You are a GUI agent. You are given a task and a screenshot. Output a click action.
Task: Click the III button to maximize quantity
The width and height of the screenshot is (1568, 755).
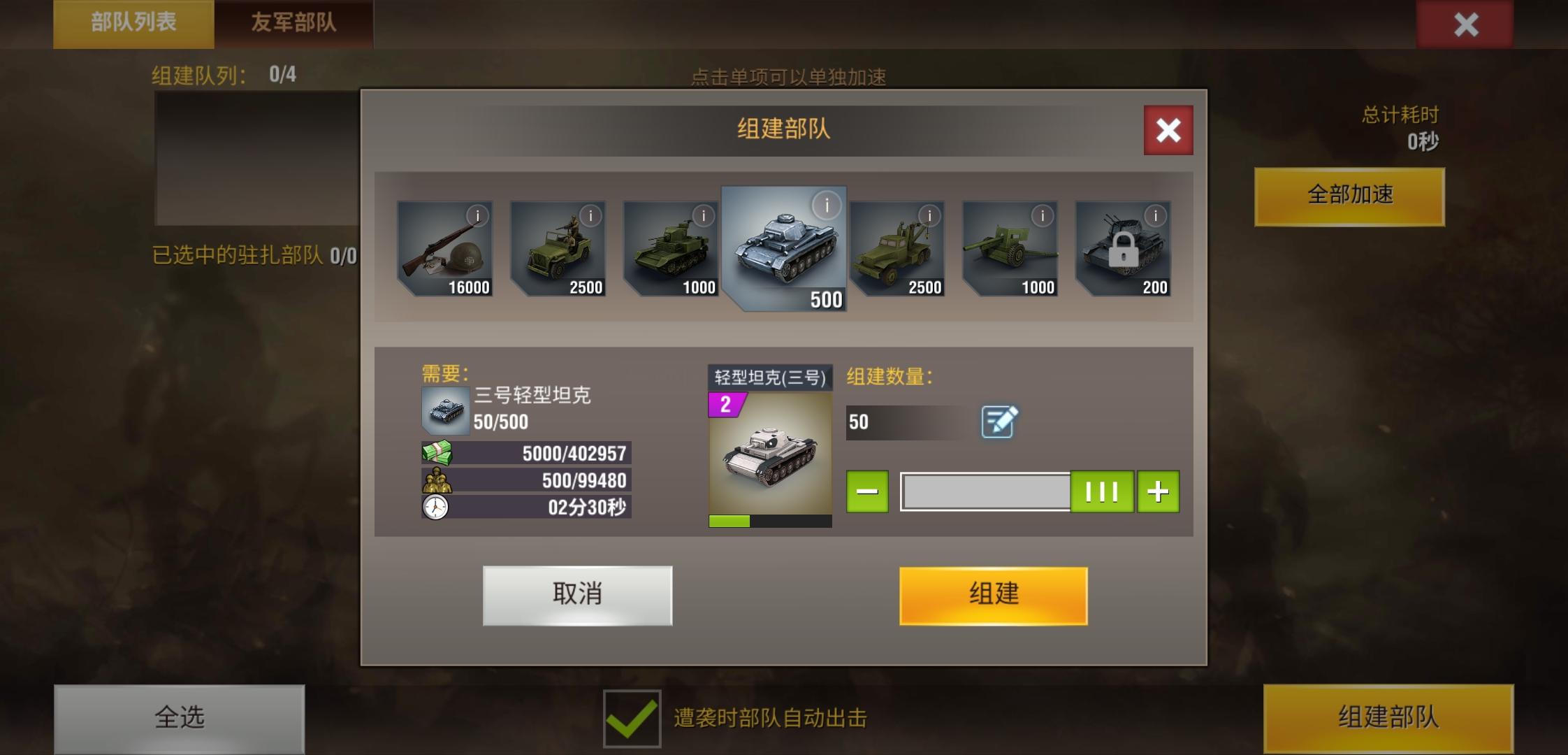point(1102,491)
